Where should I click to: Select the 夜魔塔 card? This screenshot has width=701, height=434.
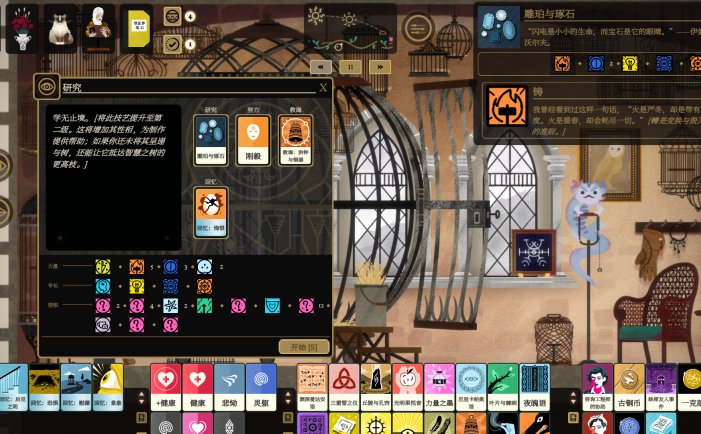pos(534,385)
